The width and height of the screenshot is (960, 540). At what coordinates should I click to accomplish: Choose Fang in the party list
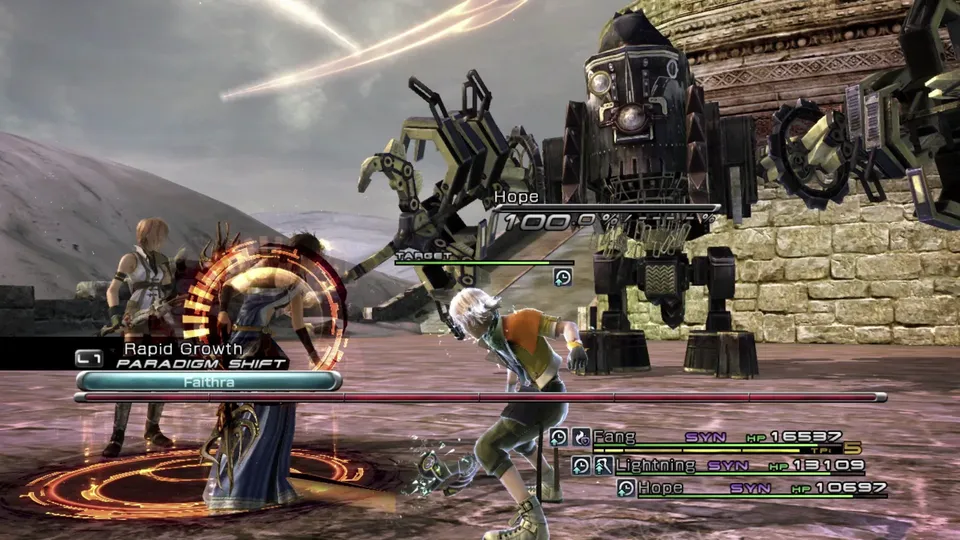(x=614, y=437)
